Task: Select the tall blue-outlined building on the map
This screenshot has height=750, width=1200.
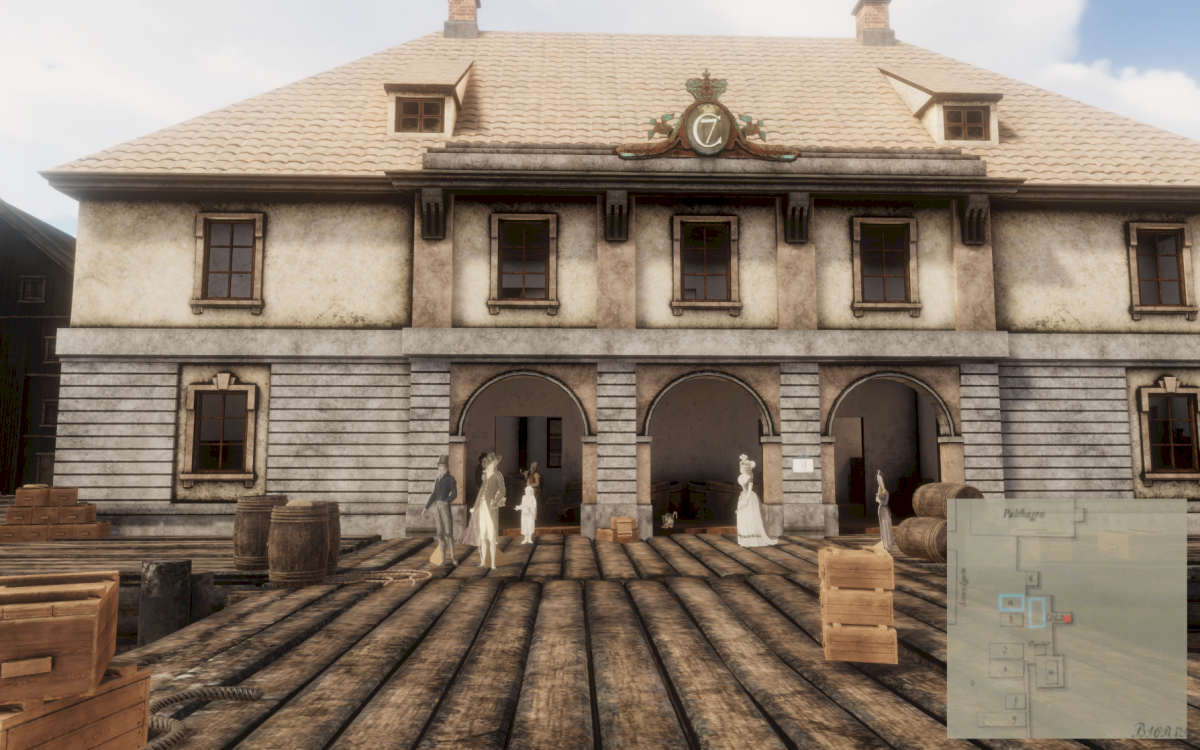Action: point(1037,612)
